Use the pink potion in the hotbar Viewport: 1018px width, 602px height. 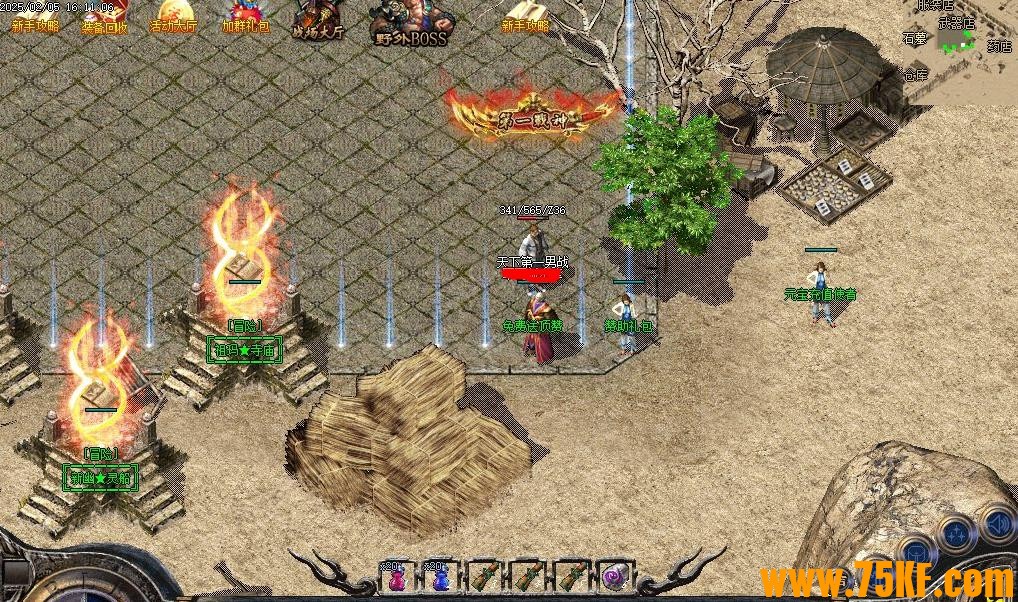[x=396, y=578]
